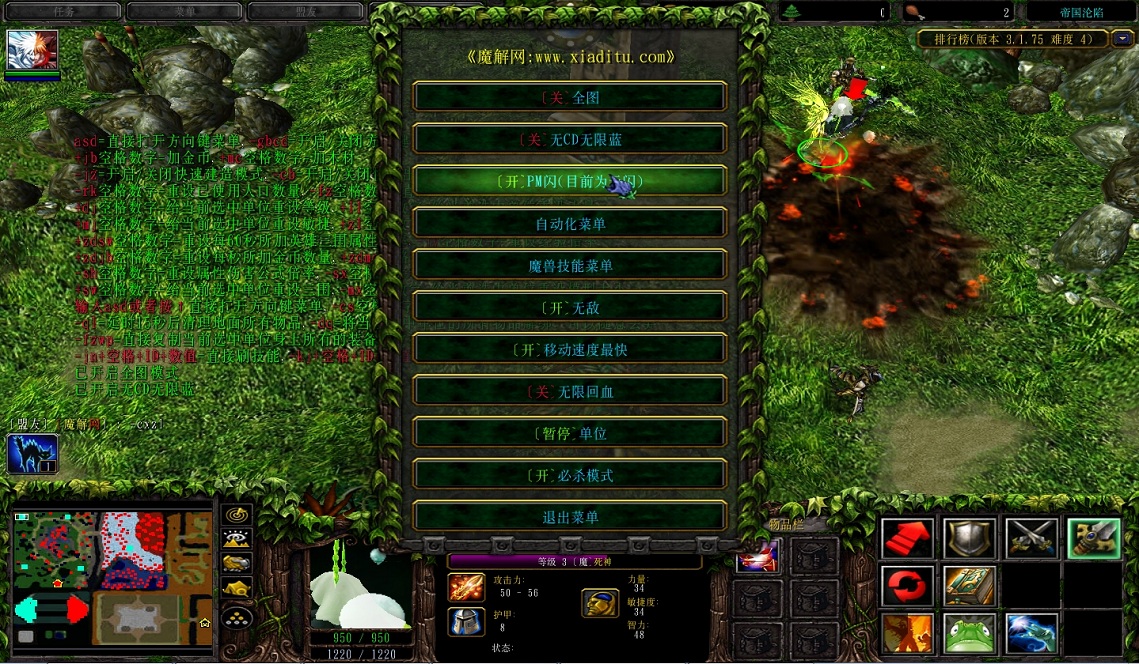Activate the red arrow Move command

pos(908,538)
